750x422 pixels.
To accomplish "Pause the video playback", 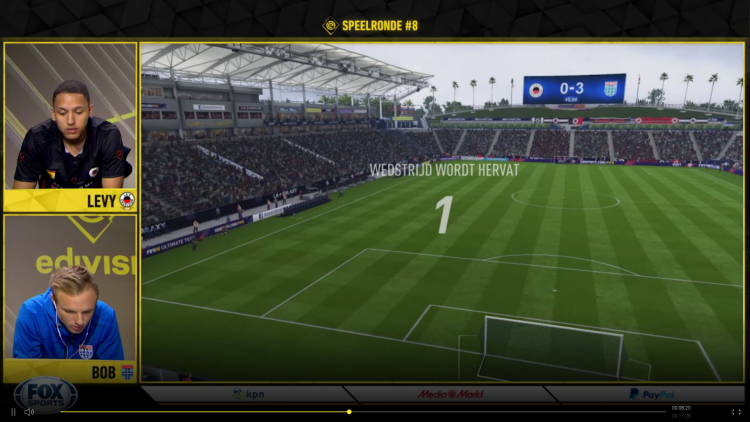I will coord(13,411).
